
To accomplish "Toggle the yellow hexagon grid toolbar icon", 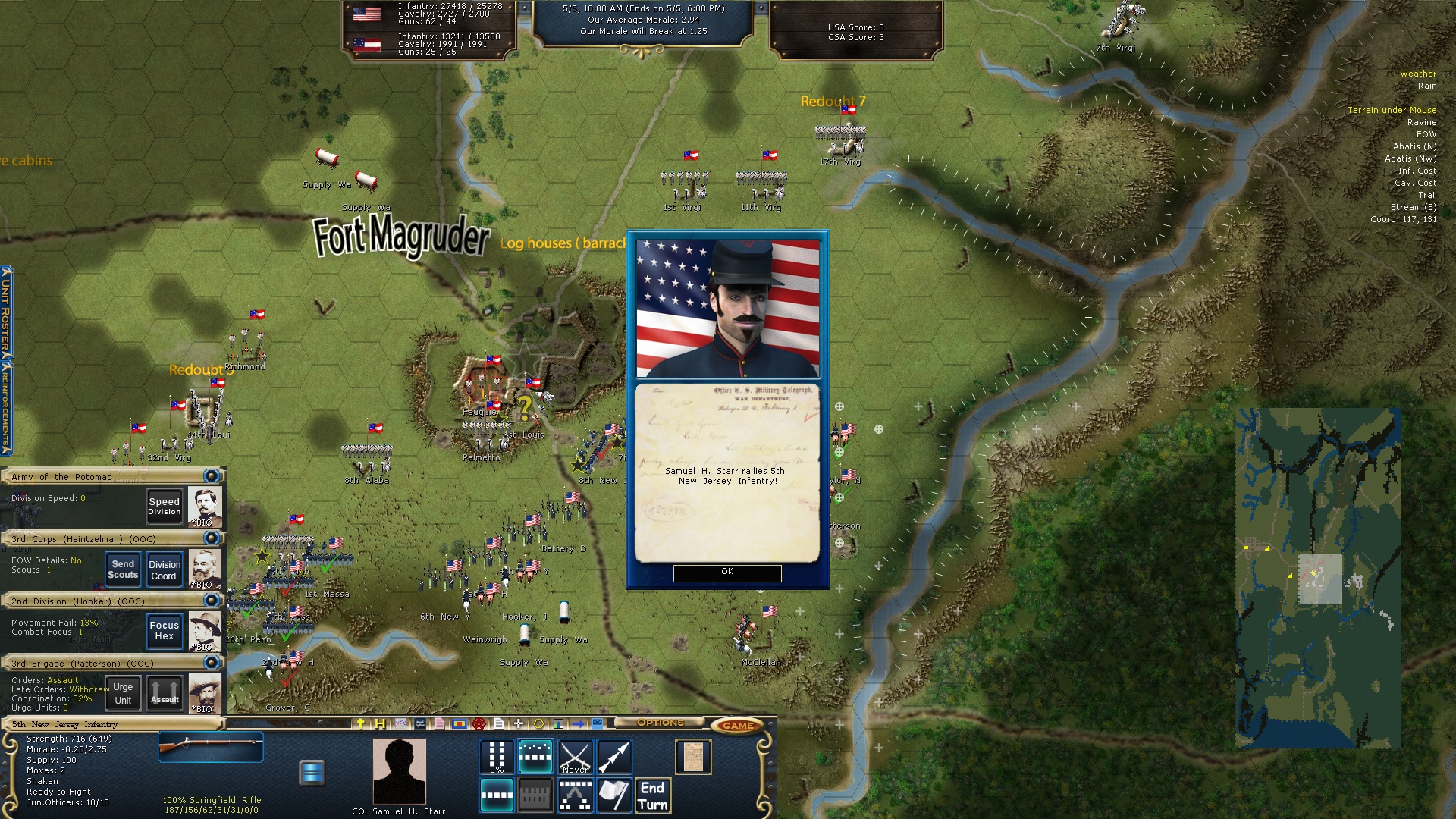I will click(x=538, y=723).
